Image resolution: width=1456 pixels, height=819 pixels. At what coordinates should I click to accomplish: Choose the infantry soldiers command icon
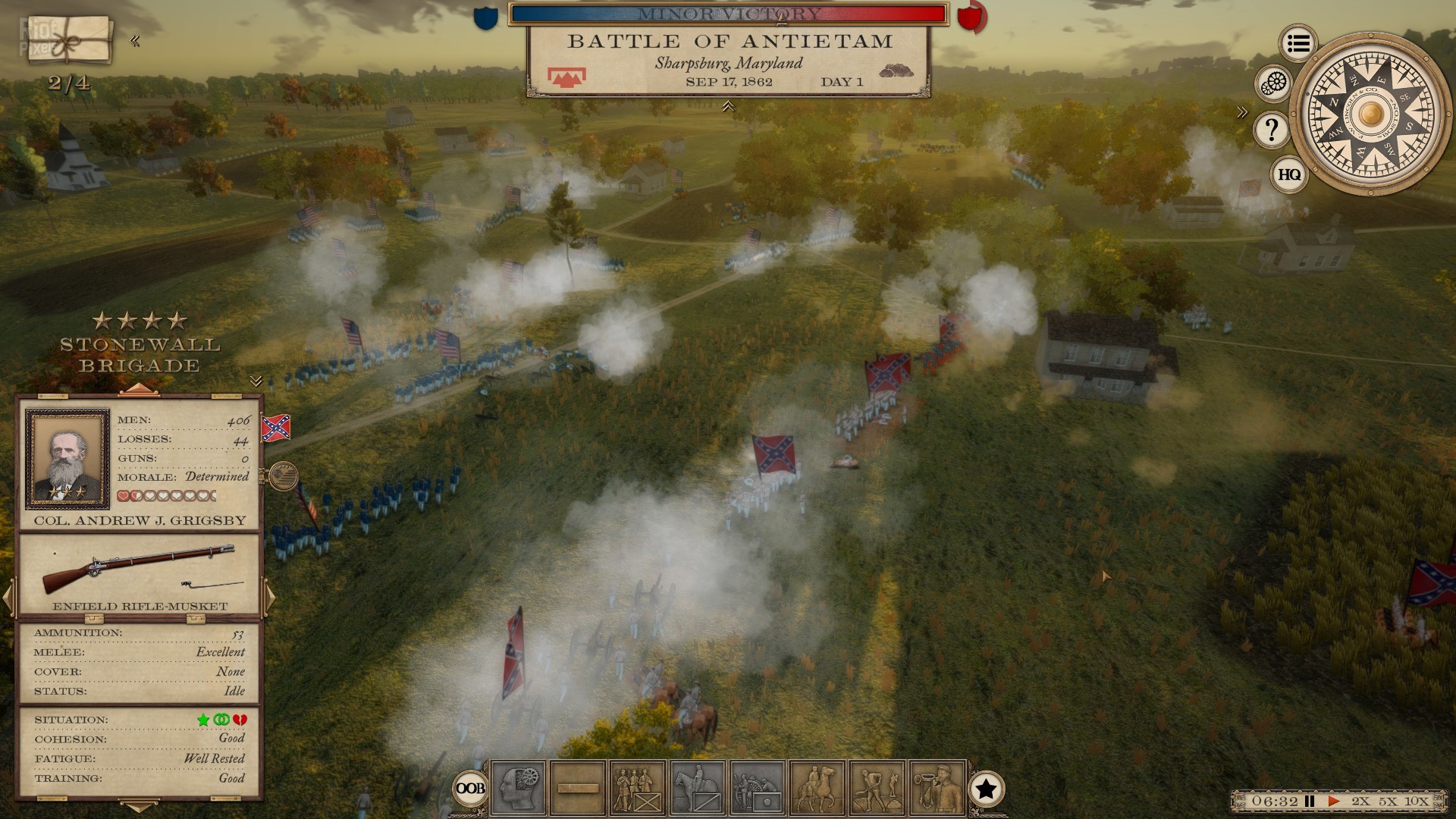[637, 789]
